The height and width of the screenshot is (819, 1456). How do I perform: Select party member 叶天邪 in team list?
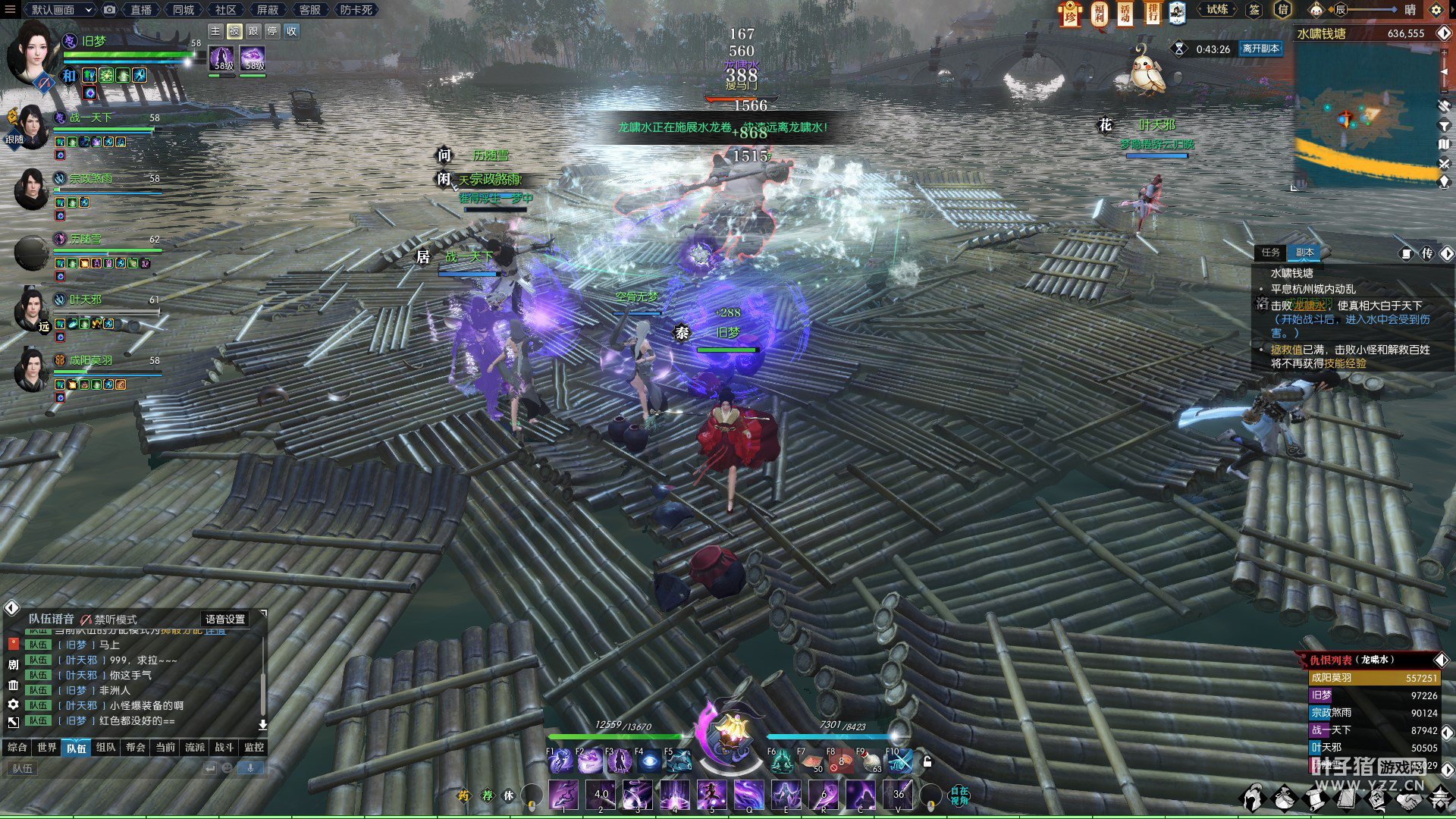point(85,300)
